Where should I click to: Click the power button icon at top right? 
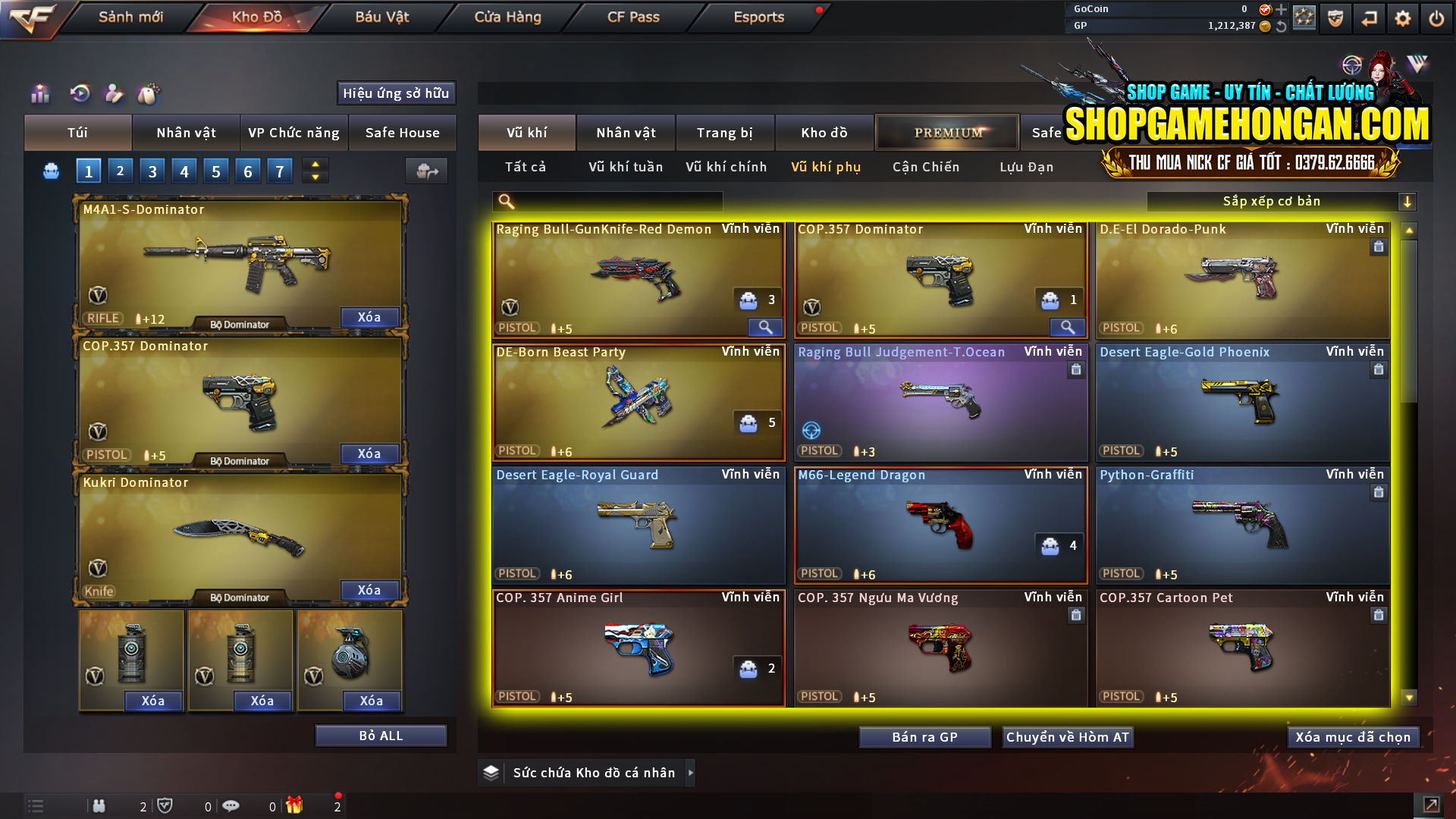point(1436,18)
